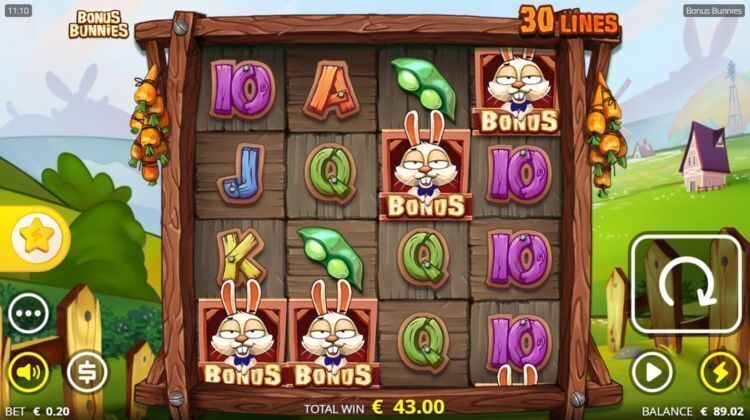This screenshot has height=420, width=750.
Task: Start autoplay with the play triangle button
Action: (652, 373)
